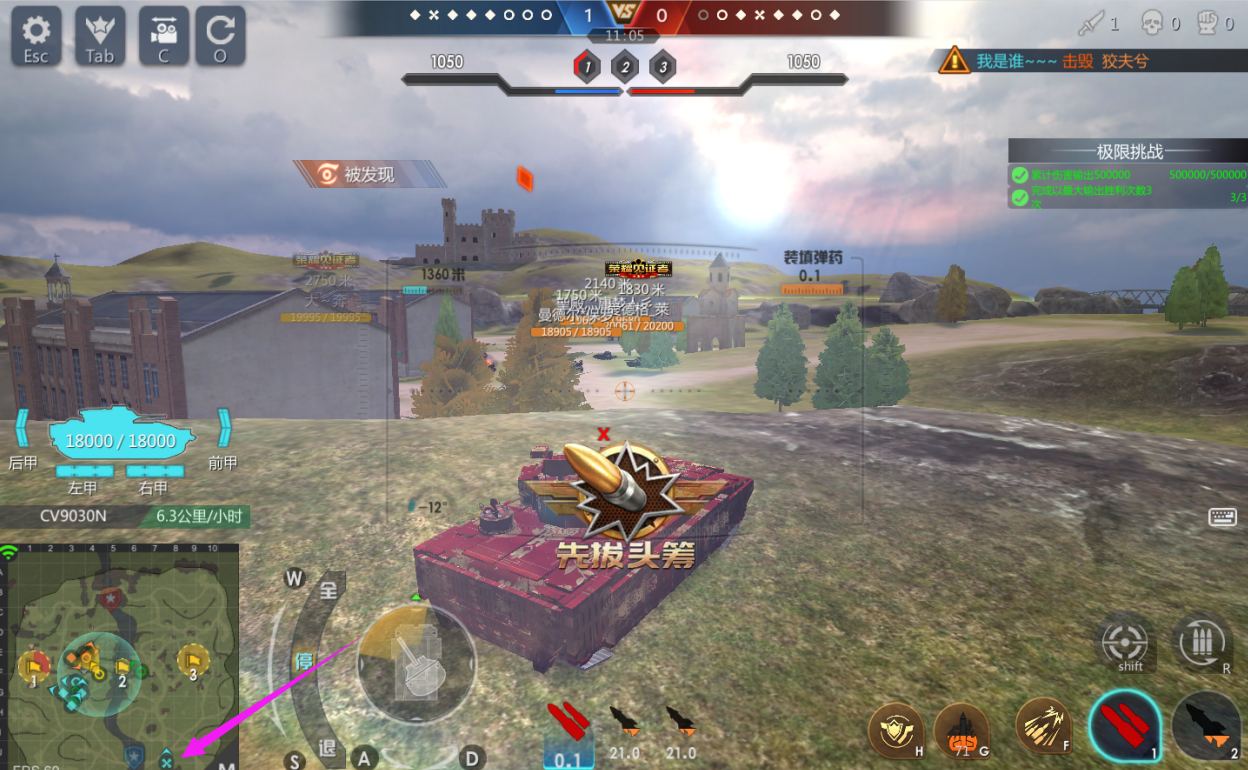Select capture point 1 flag on minimap

33,665
